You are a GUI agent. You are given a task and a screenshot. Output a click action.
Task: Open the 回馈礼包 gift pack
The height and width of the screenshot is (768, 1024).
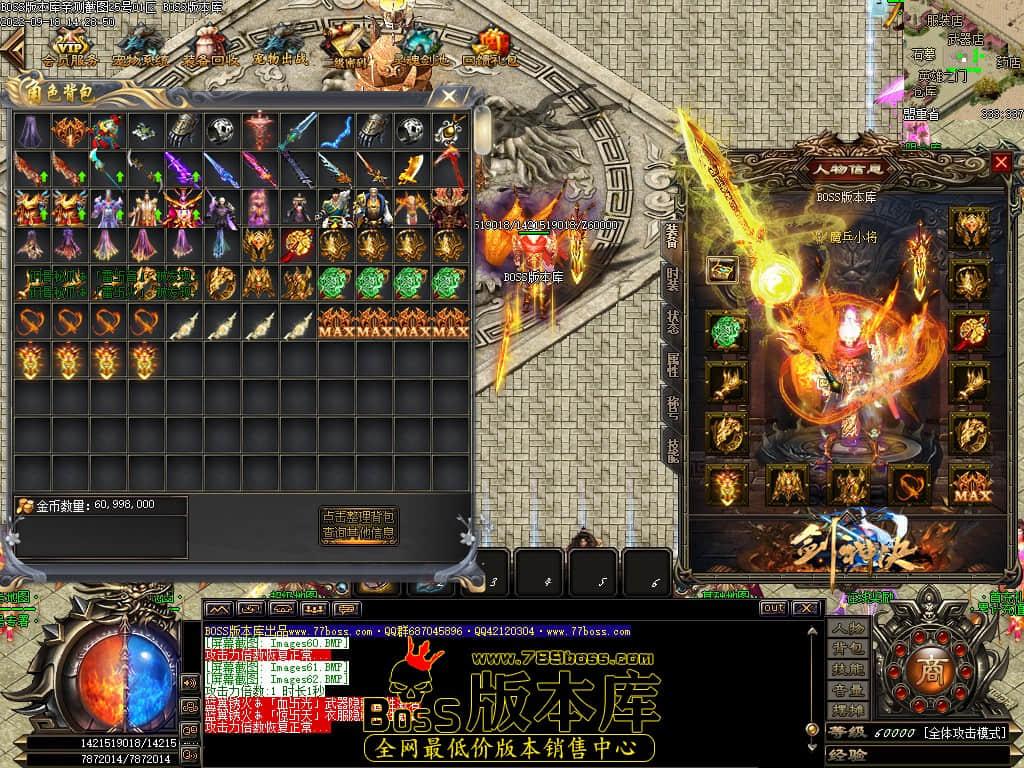point(490,46)
